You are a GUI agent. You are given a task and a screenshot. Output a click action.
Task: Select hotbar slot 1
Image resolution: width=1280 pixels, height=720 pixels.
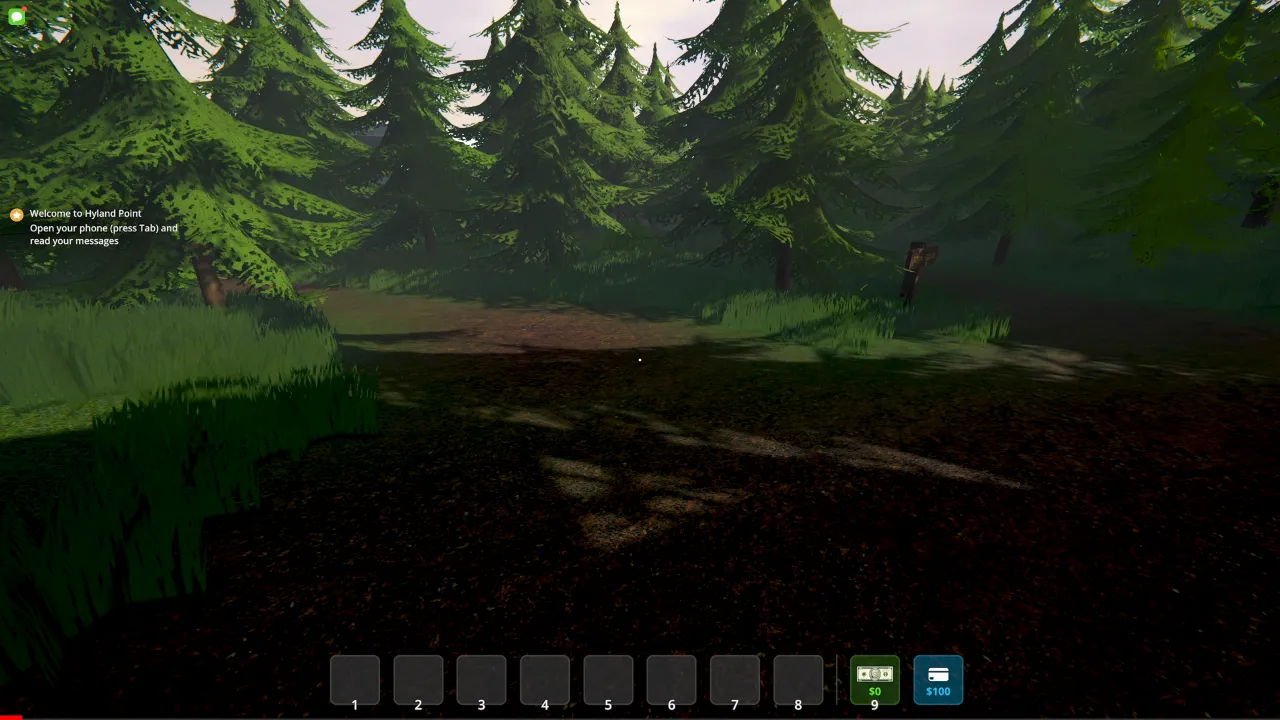click(x=355, y=678)
